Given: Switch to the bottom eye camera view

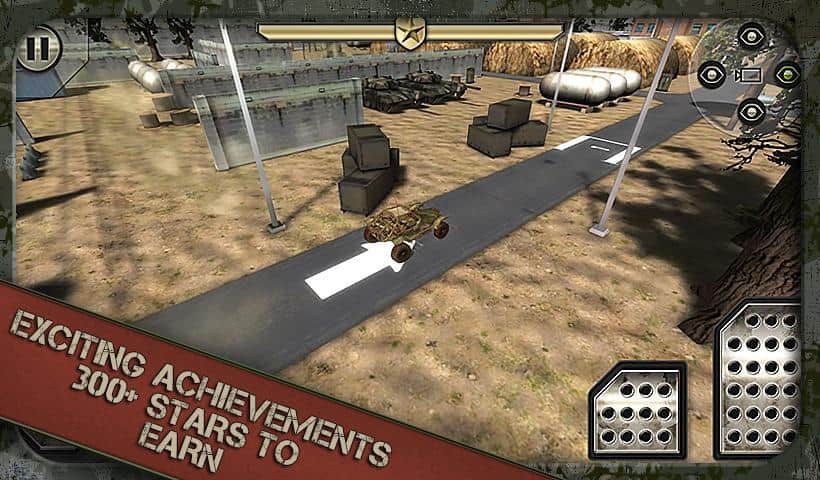Looking at the screenshot, I should click(x=751, y=110).
